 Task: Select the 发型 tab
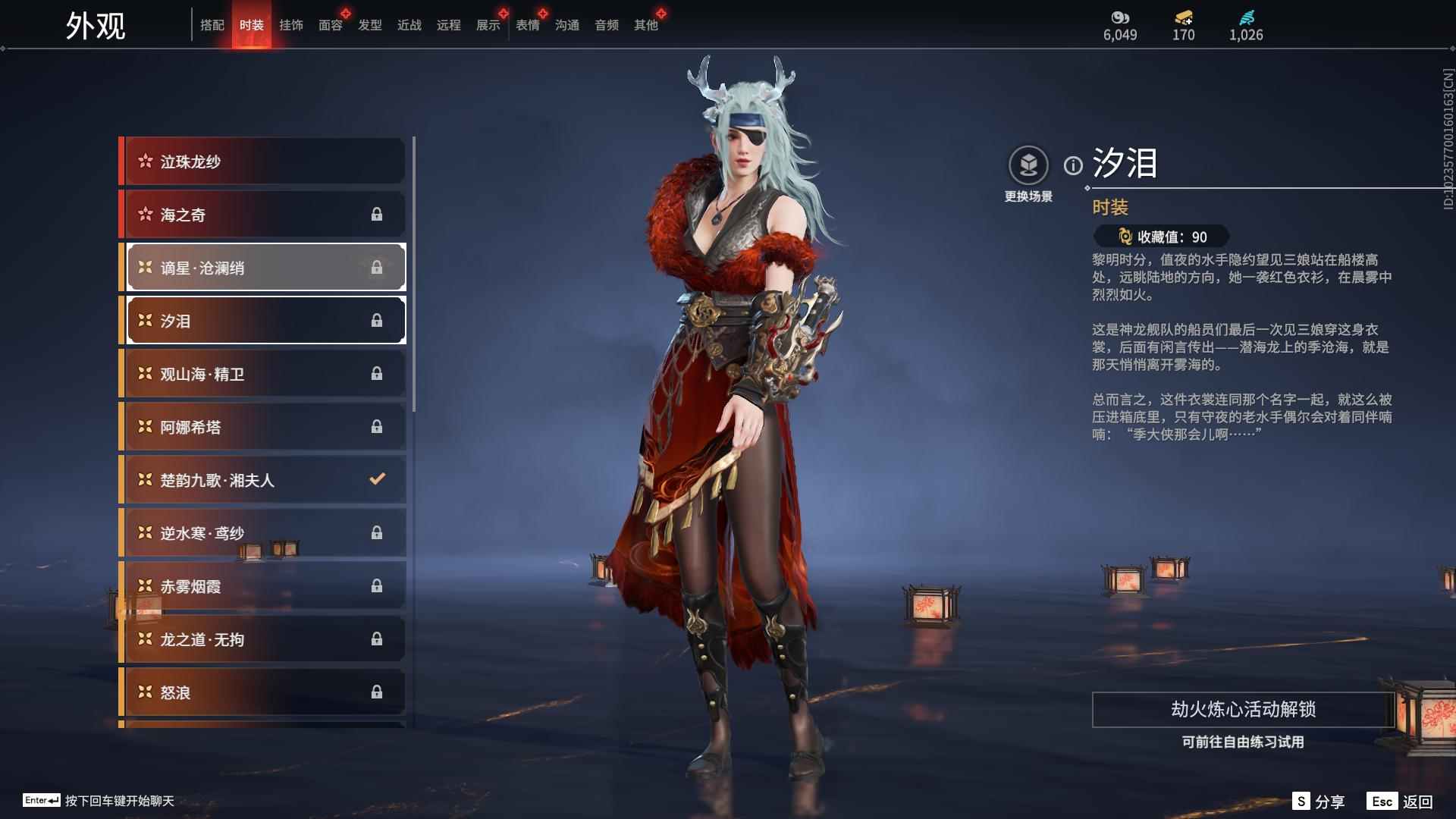coord(369,25)
